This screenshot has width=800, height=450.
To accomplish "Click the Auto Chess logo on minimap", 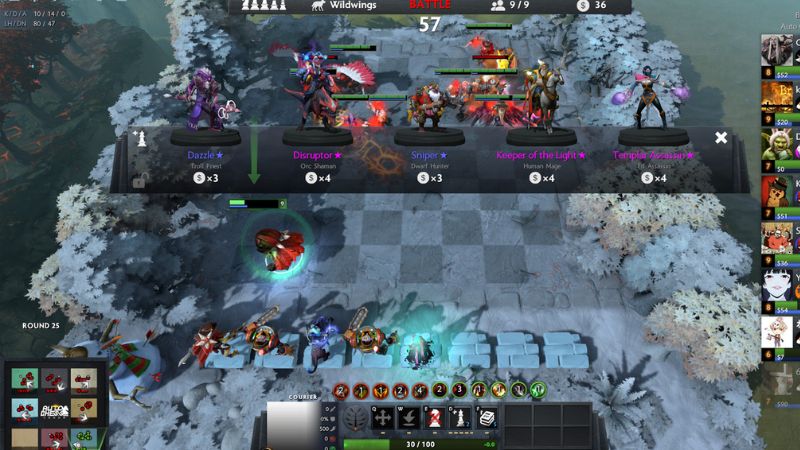I will tap(54, 410).
